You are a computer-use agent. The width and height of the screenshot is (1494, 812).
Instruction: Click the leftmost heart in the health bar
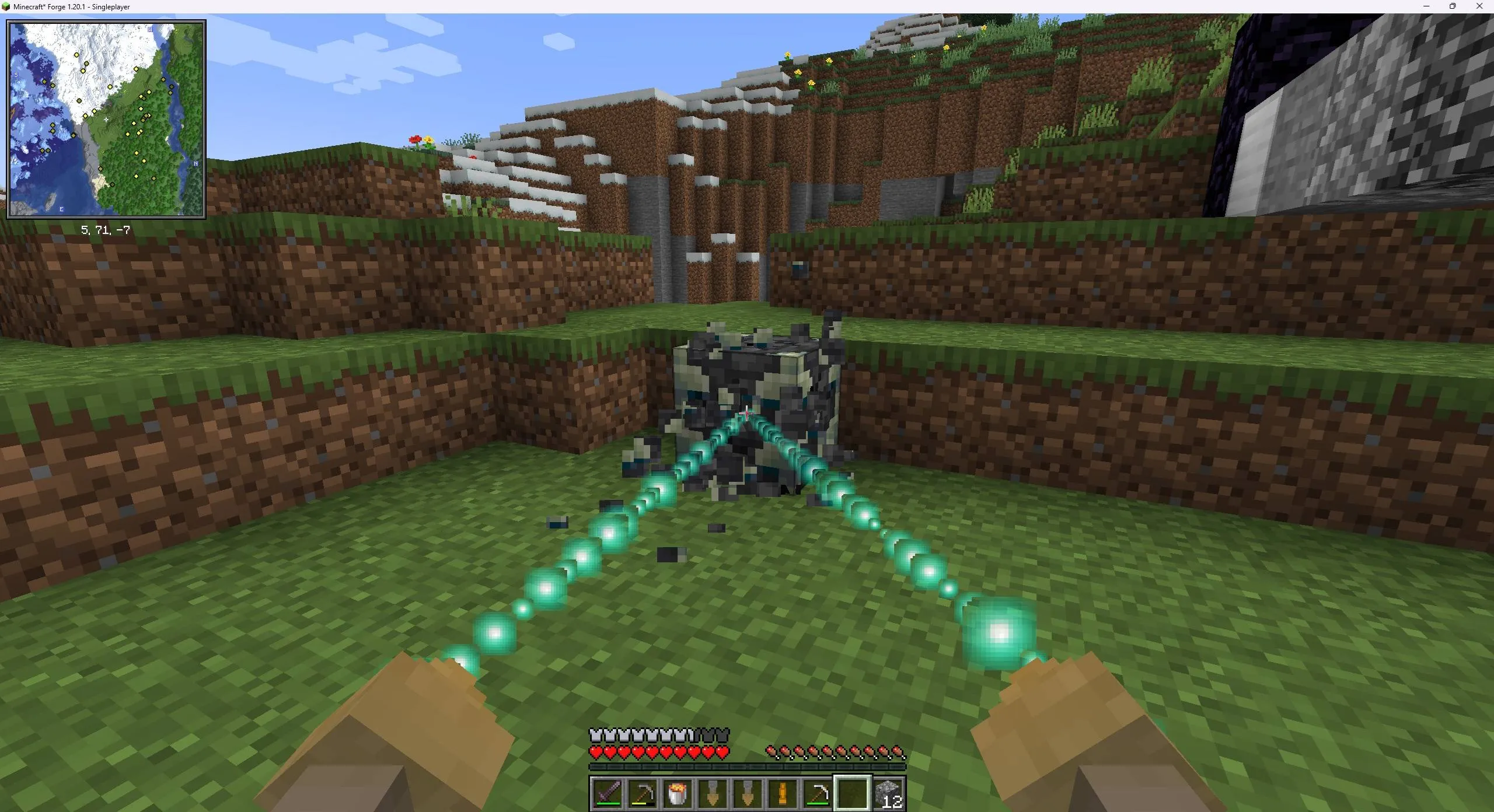point(595,752)
